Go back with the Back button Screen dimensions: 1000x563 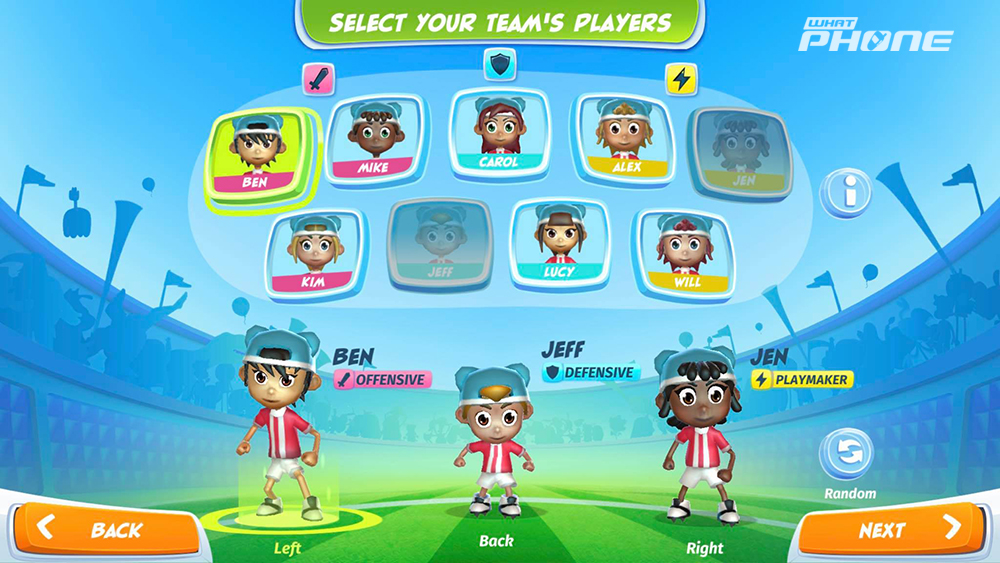pyautogui.click(x=105, y=530)
